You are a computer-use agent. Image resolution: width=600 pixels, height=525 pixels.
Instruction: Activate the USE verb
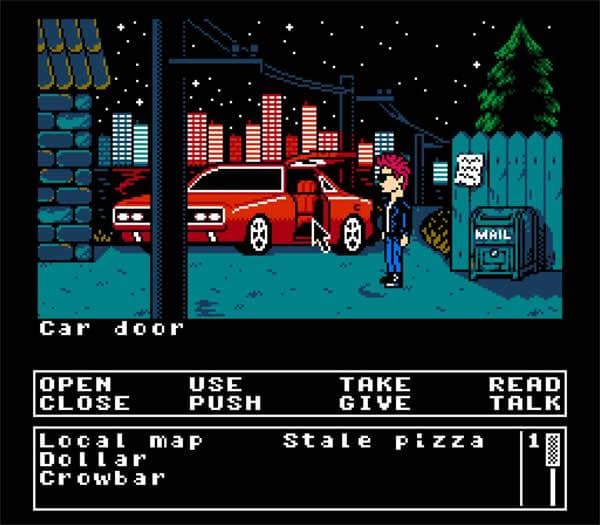(x=215, y=384)
